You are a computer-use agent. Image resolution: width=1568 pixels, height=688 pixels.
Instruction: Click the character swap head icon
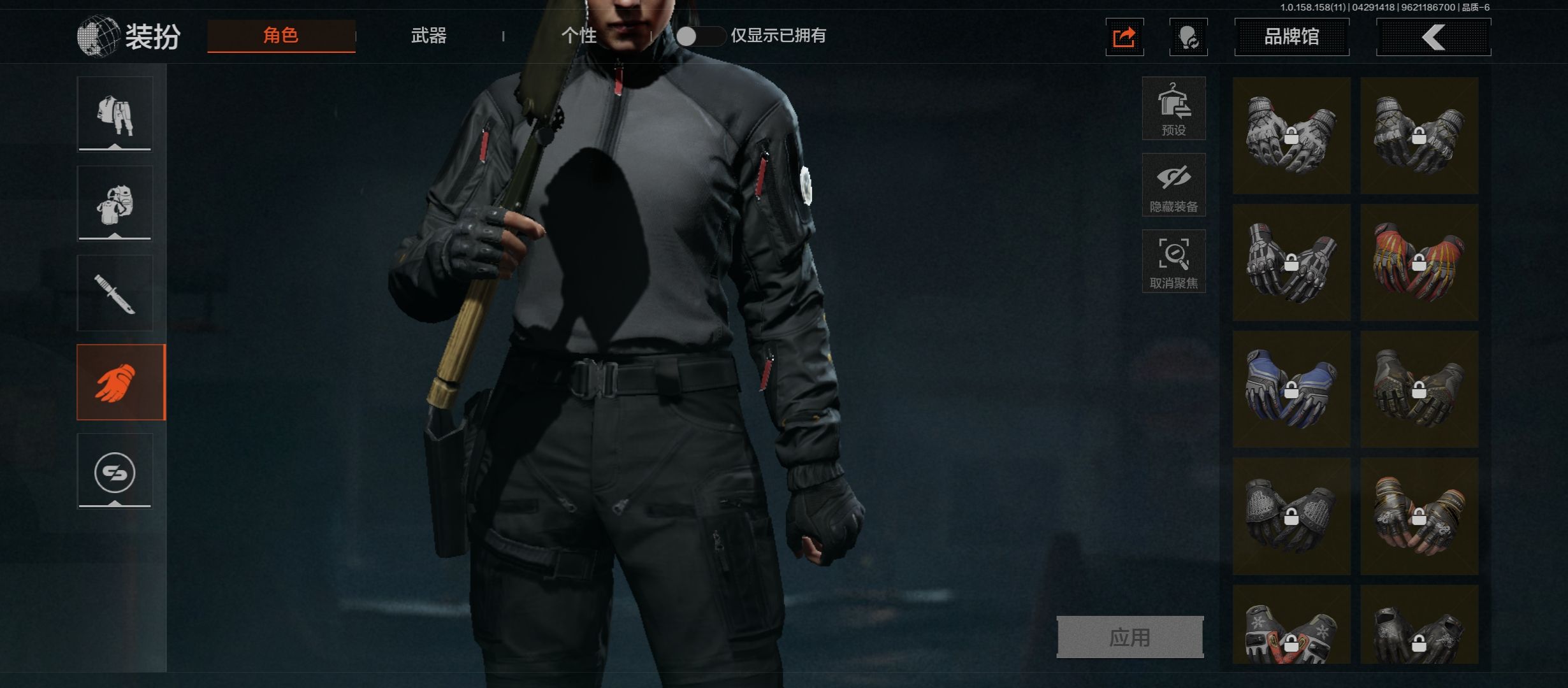(x=1188, y=38)
